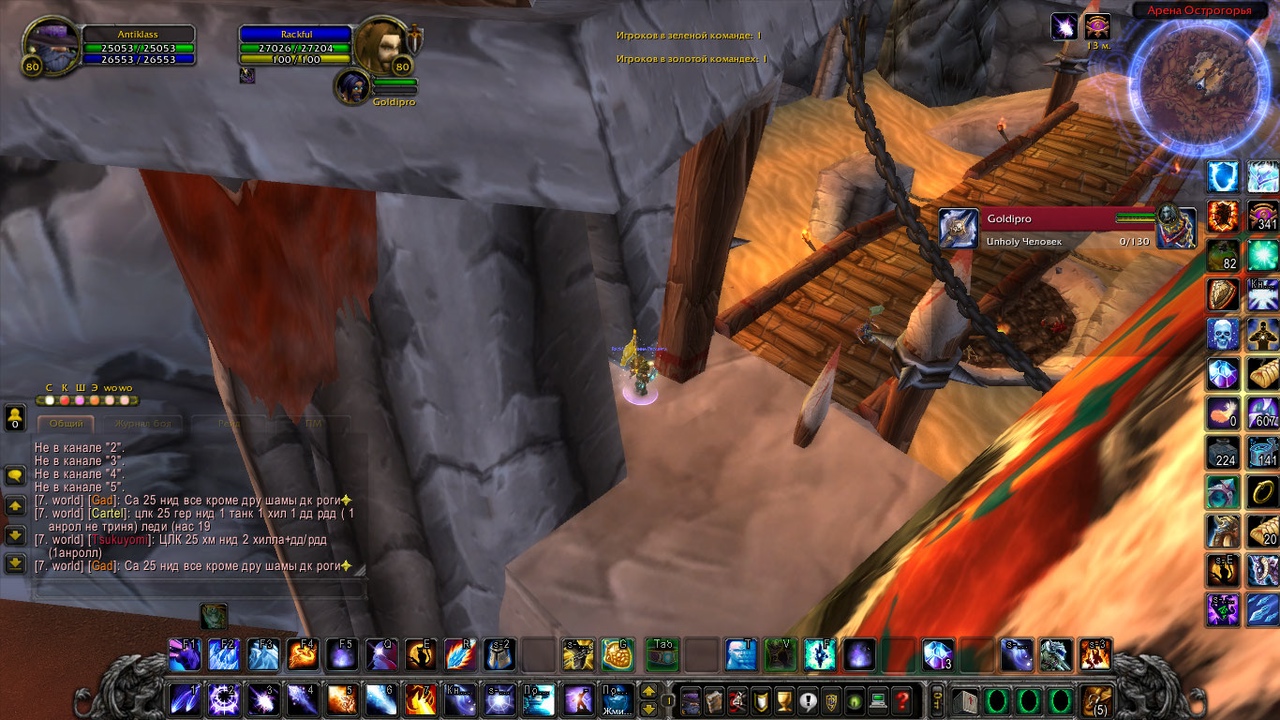
Task: Open the chat menu speech bubble button
Action: (15, 475)
